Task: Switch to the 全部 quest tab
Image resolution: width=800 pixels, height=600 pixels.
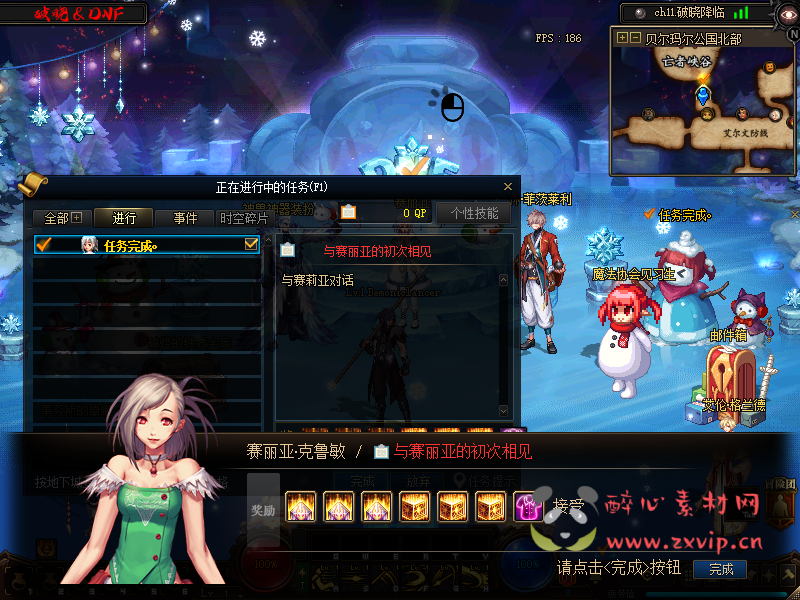Action: [x=62, y=218]
